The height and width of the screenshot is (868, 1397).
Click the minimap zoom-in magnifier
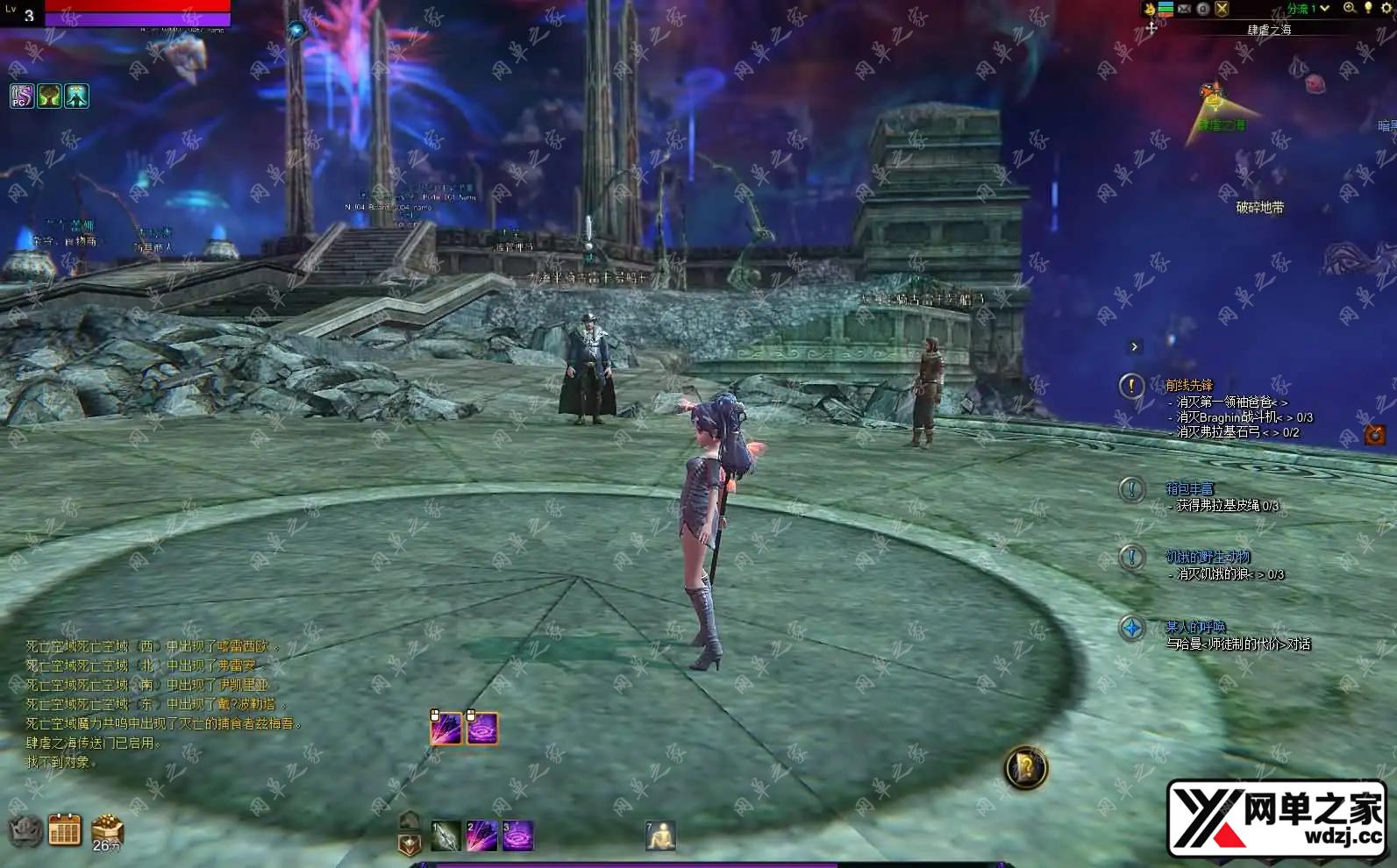[1350, 8]
